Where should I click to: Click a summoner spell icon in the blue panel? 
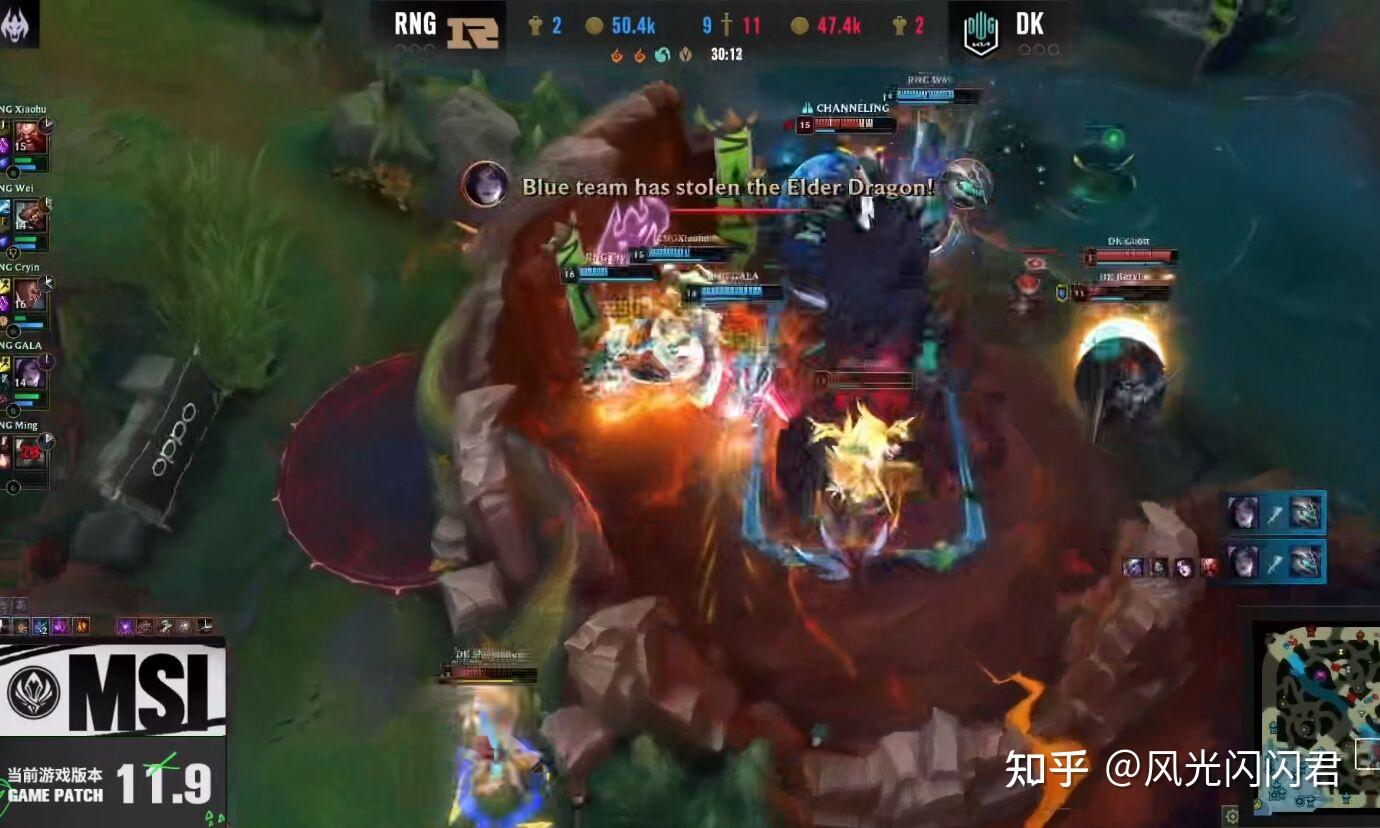1276,513
